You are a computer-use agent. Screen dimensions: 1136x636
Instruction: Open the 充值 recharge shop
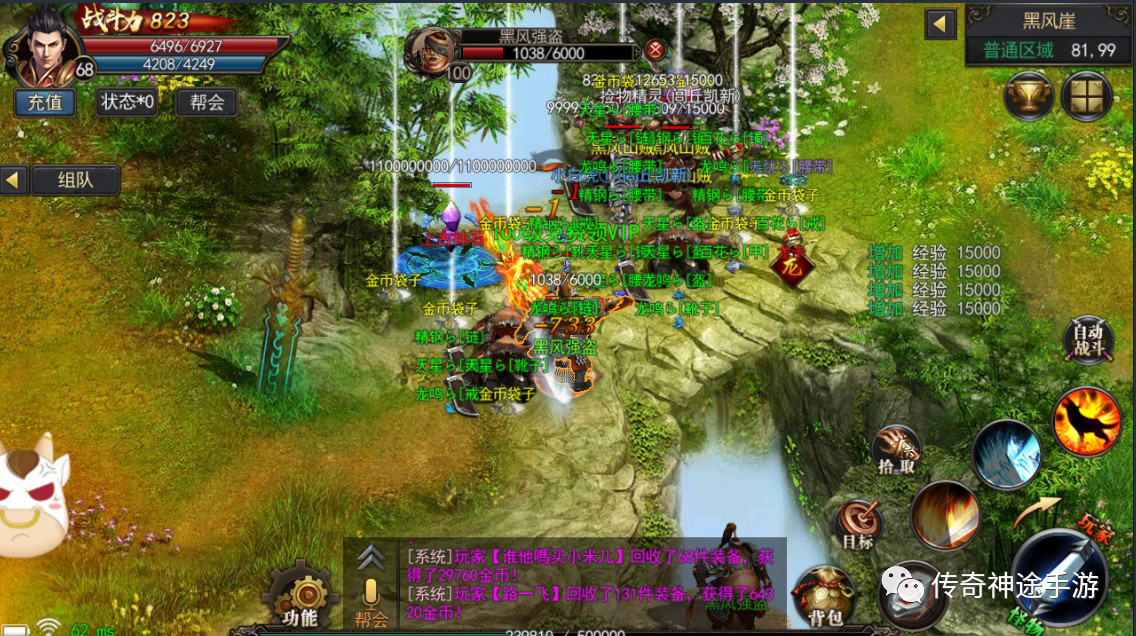(x=45, y=102)
